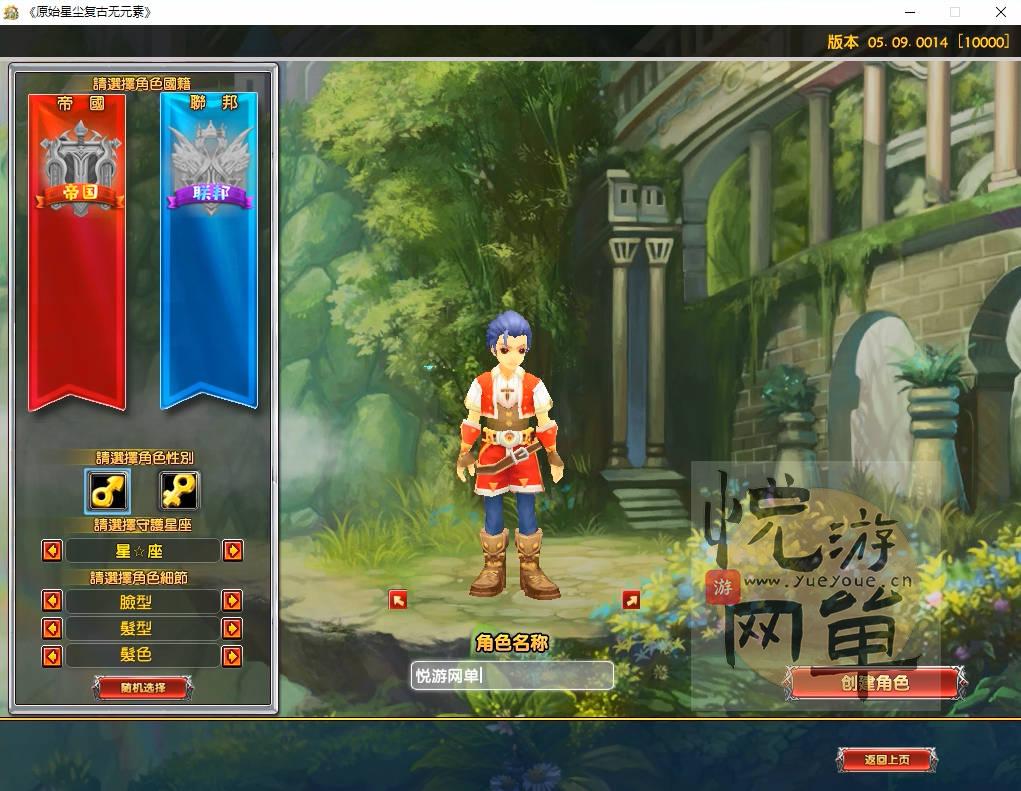Rotate character with the left arrow button

398,600
